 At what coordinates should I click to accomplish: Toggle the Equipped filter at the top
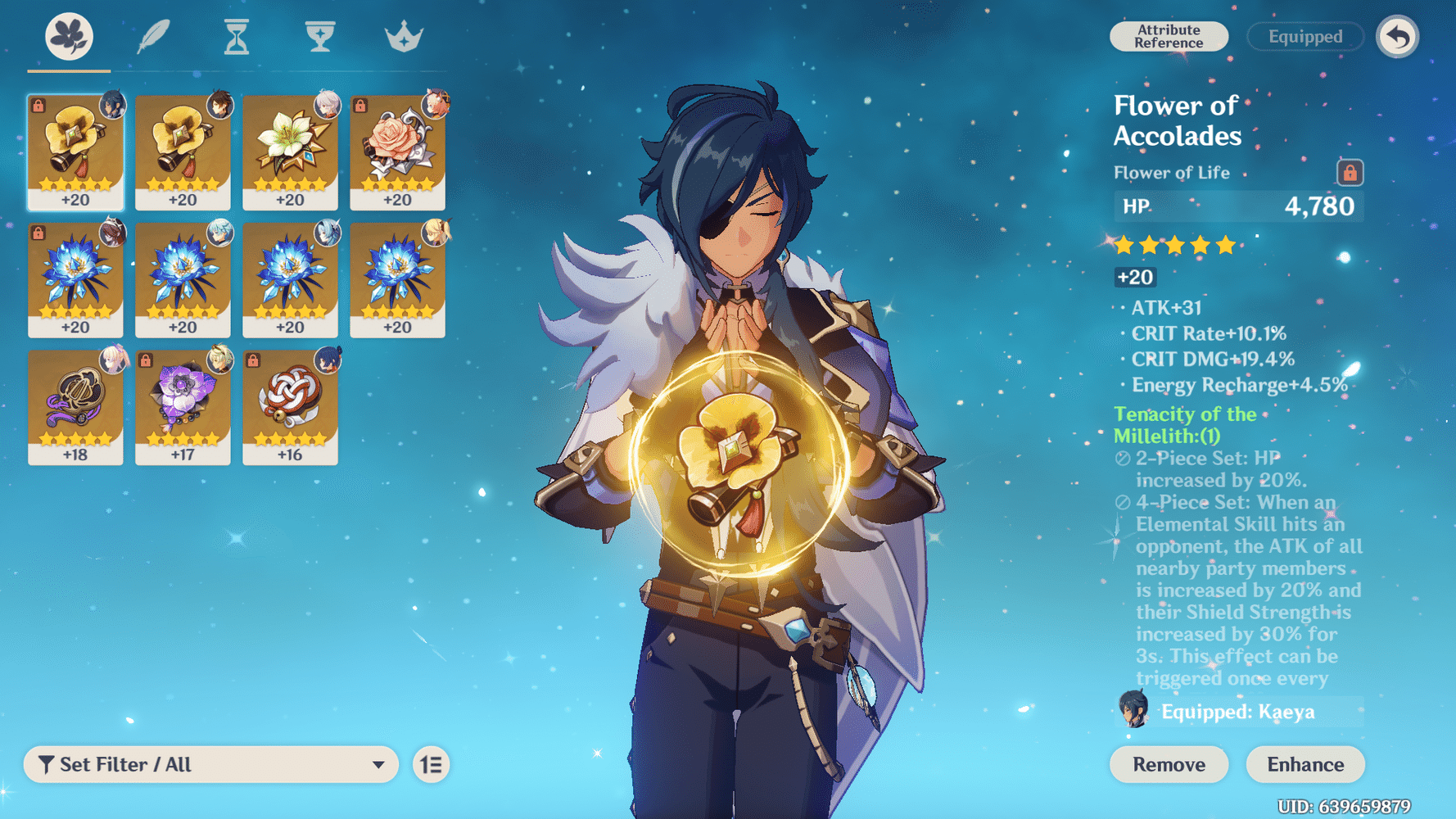(1304, 36)
